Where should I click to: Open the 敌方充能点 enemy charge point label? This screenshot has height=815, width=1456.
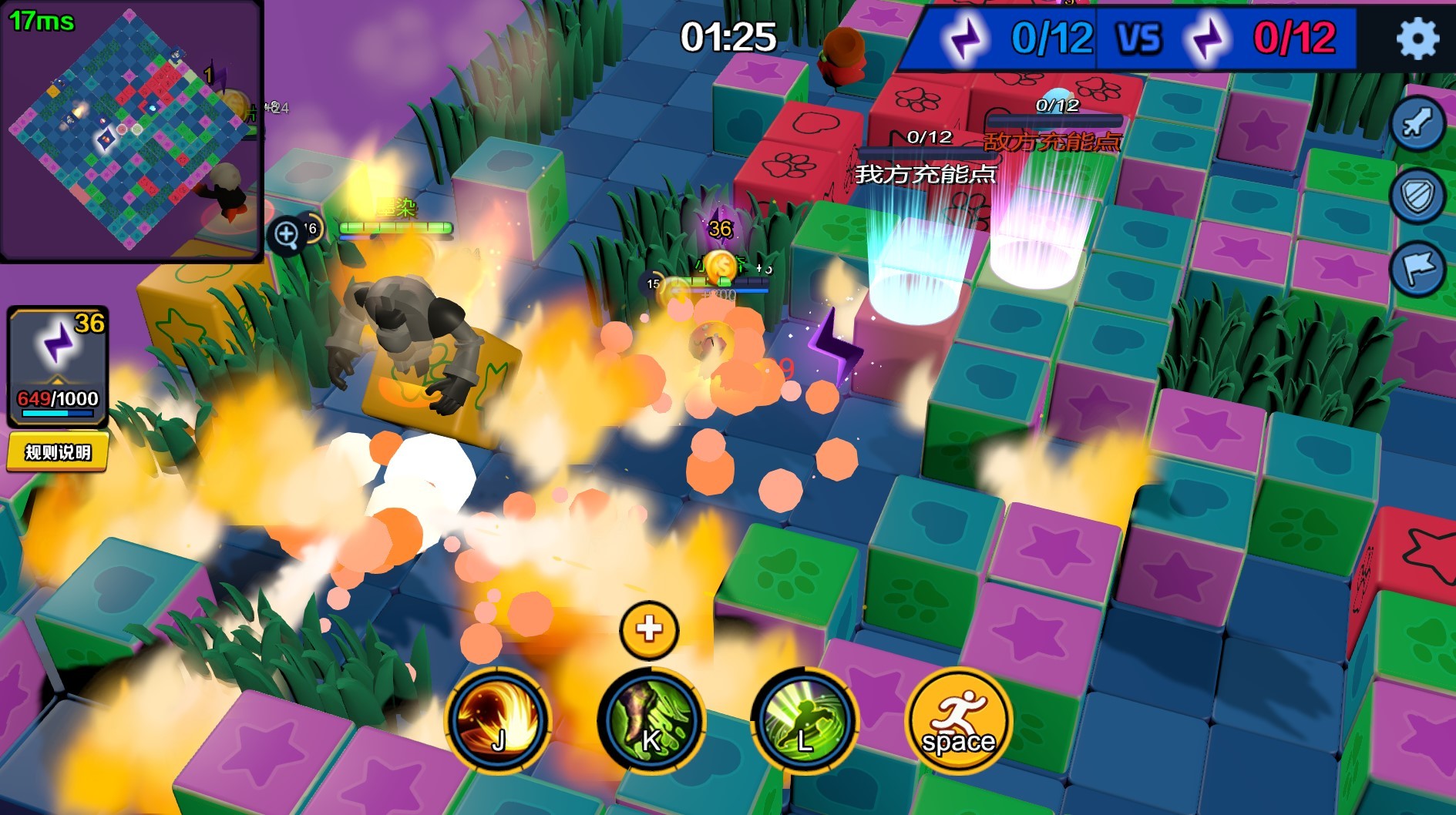coord(1051,143)
